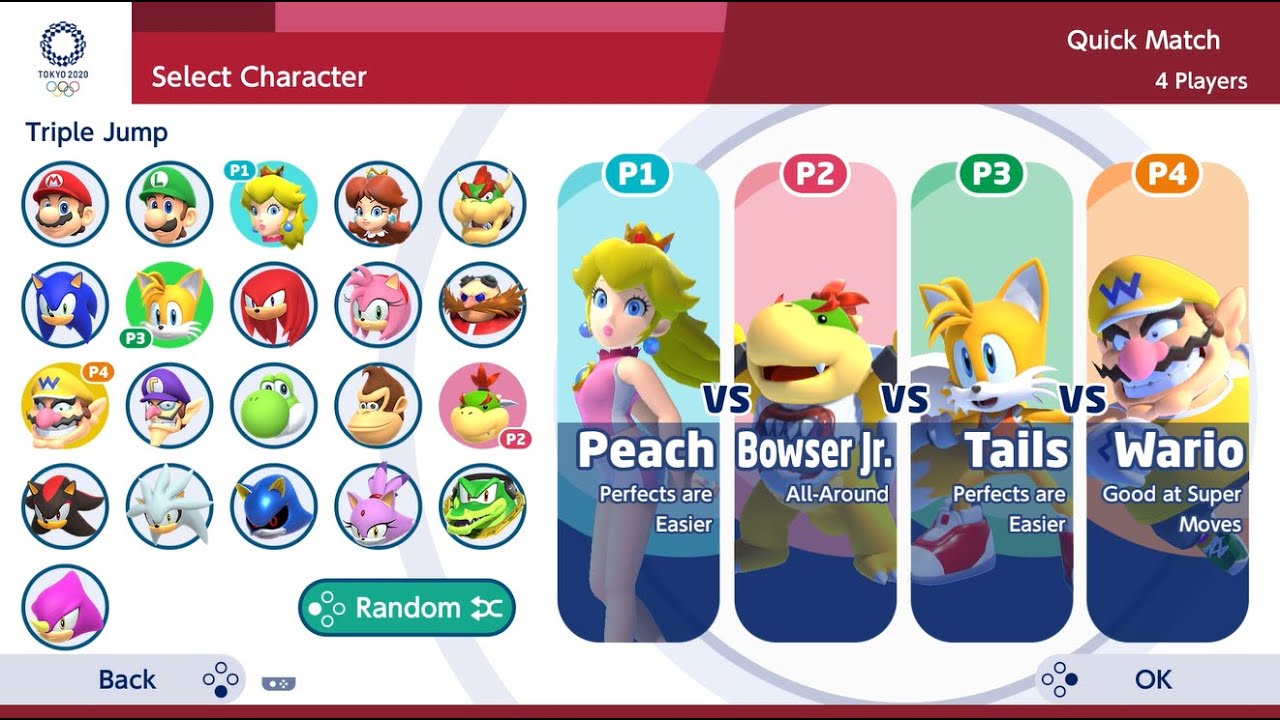Choose Luigi from the roster

point(169,204)
